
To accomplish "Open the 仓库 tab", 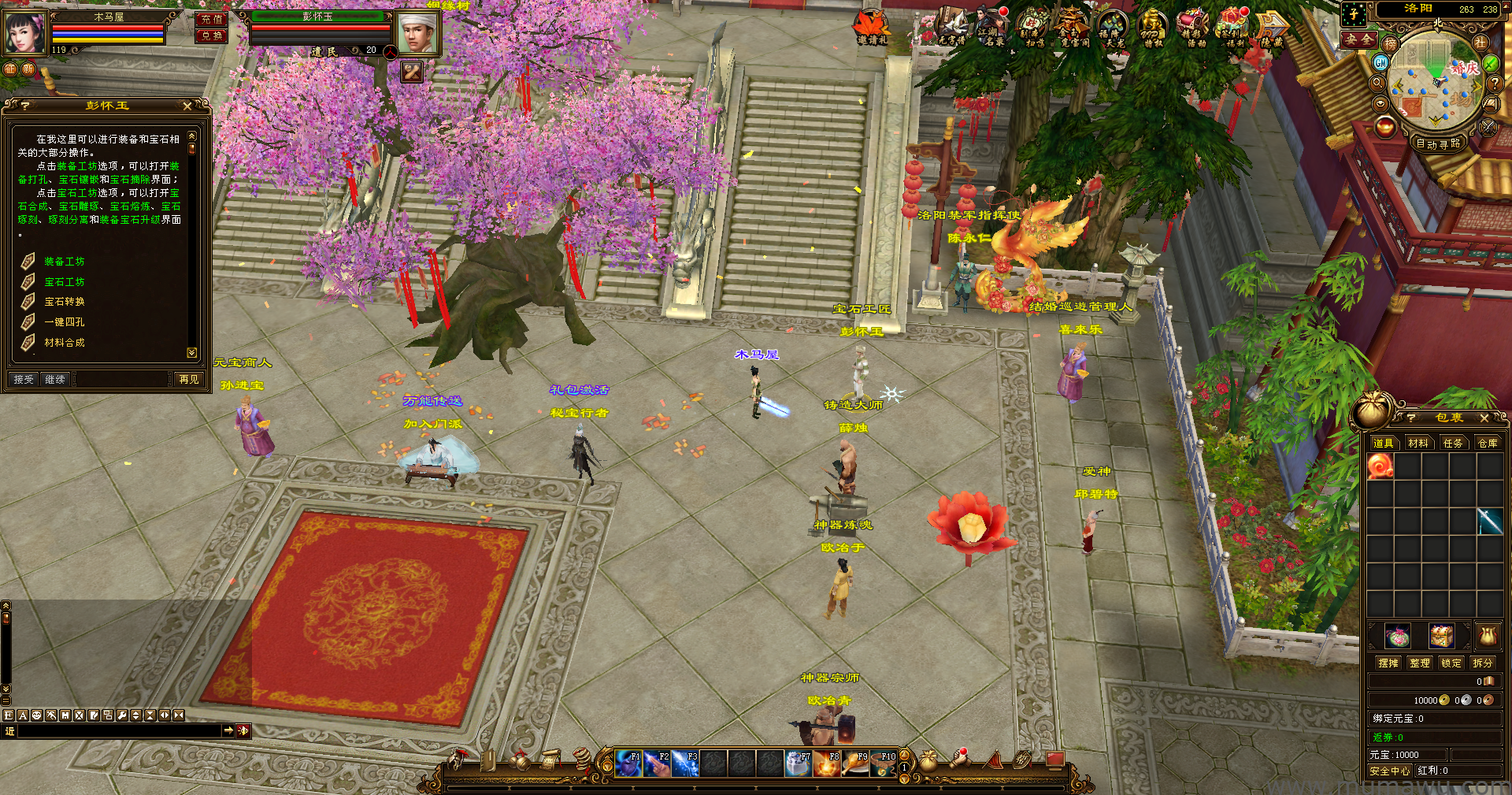I will (1488, 444).
